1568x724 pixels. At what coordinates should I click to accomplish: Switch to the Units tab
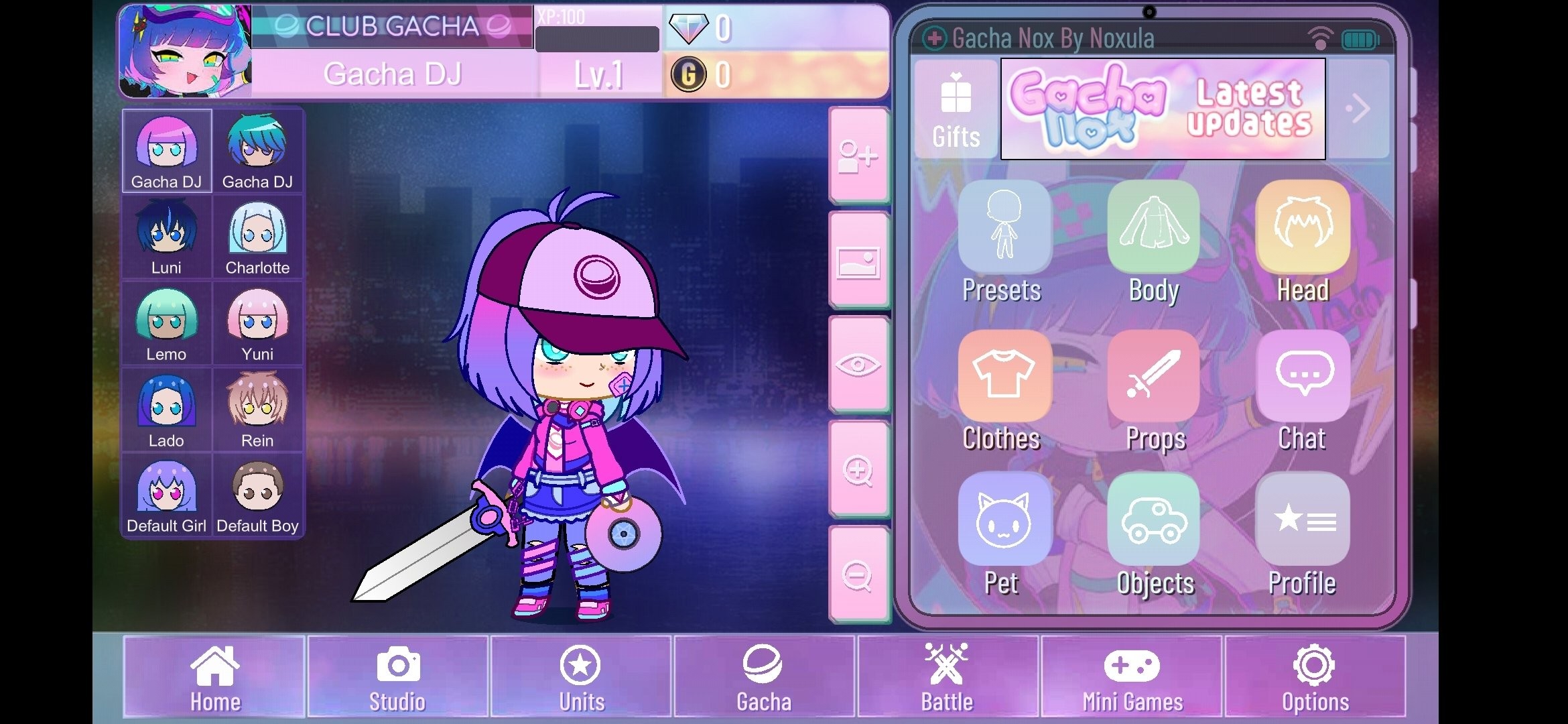tap(581, 676)
